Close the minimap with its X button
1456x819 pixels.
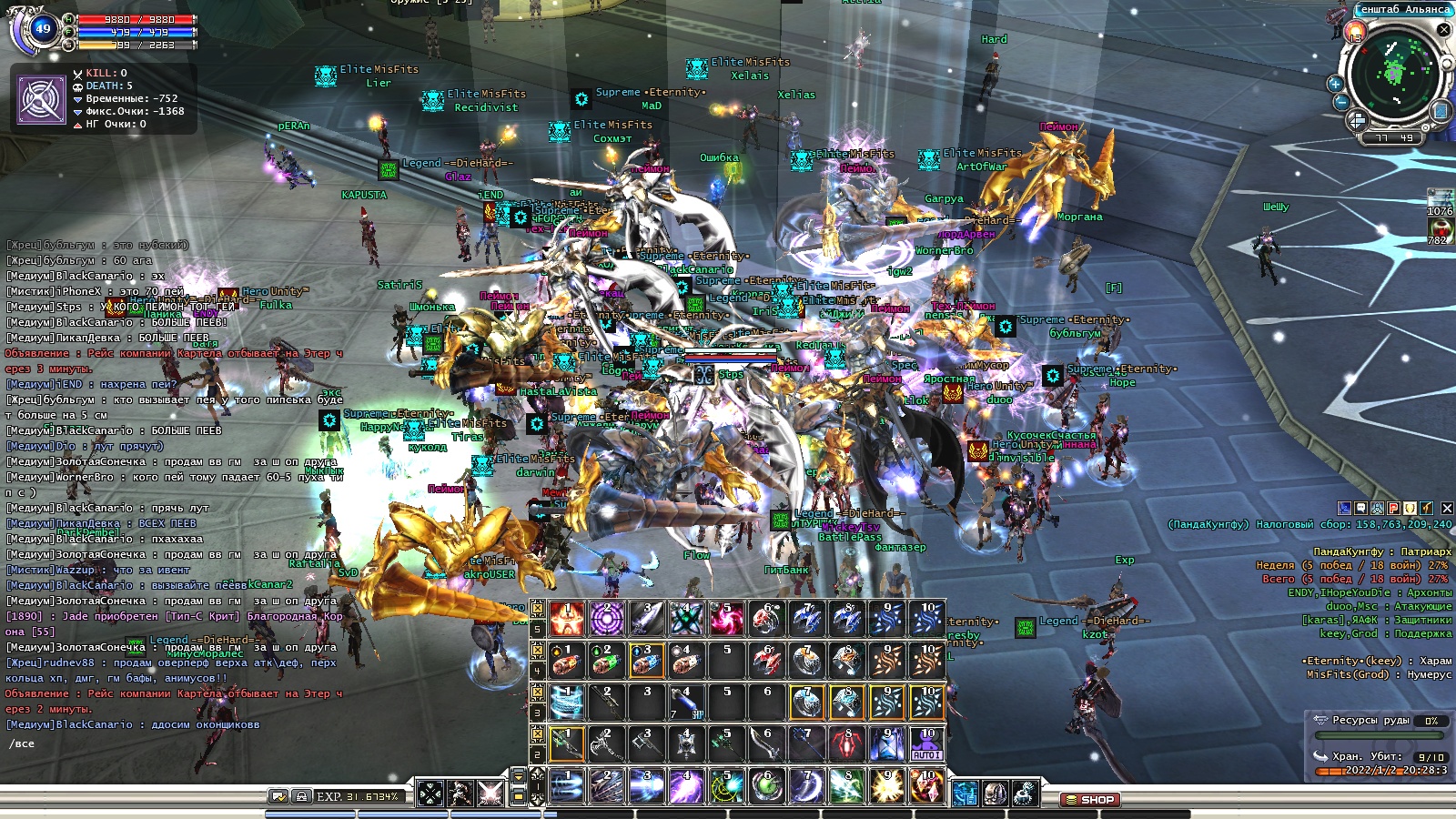point(1443,29)
